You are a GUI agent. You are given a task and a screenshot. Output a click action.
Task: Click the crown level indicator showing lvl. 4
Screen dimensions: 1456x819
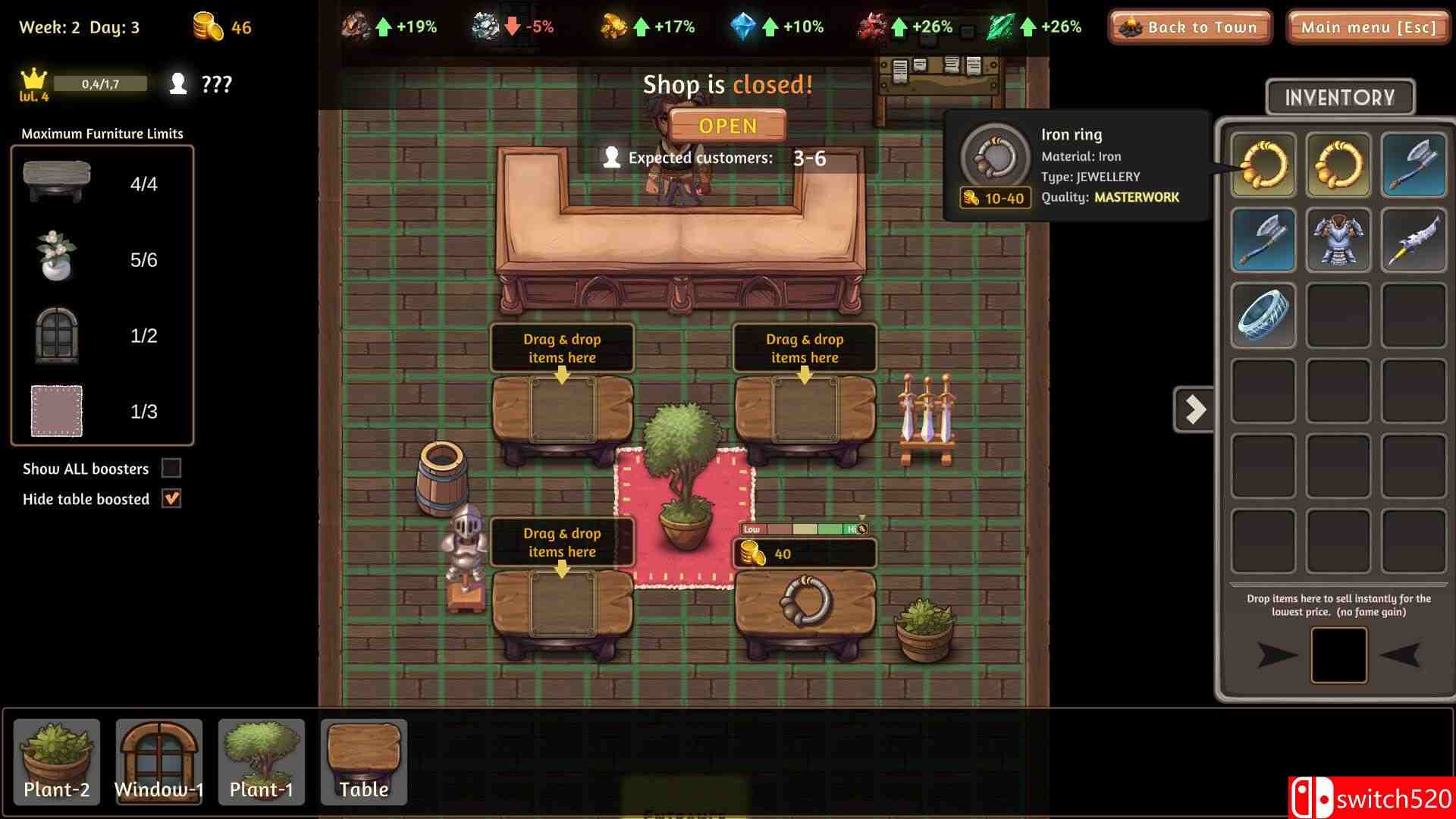coord(31,83)
